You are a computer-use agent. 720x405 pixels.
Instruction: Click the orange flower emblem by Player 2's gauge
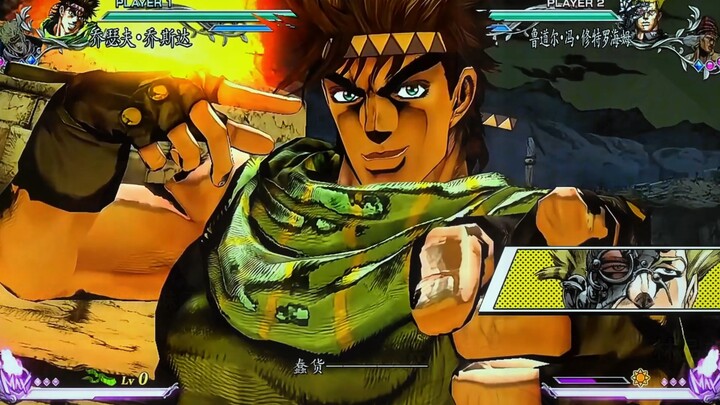pos(640,379)
